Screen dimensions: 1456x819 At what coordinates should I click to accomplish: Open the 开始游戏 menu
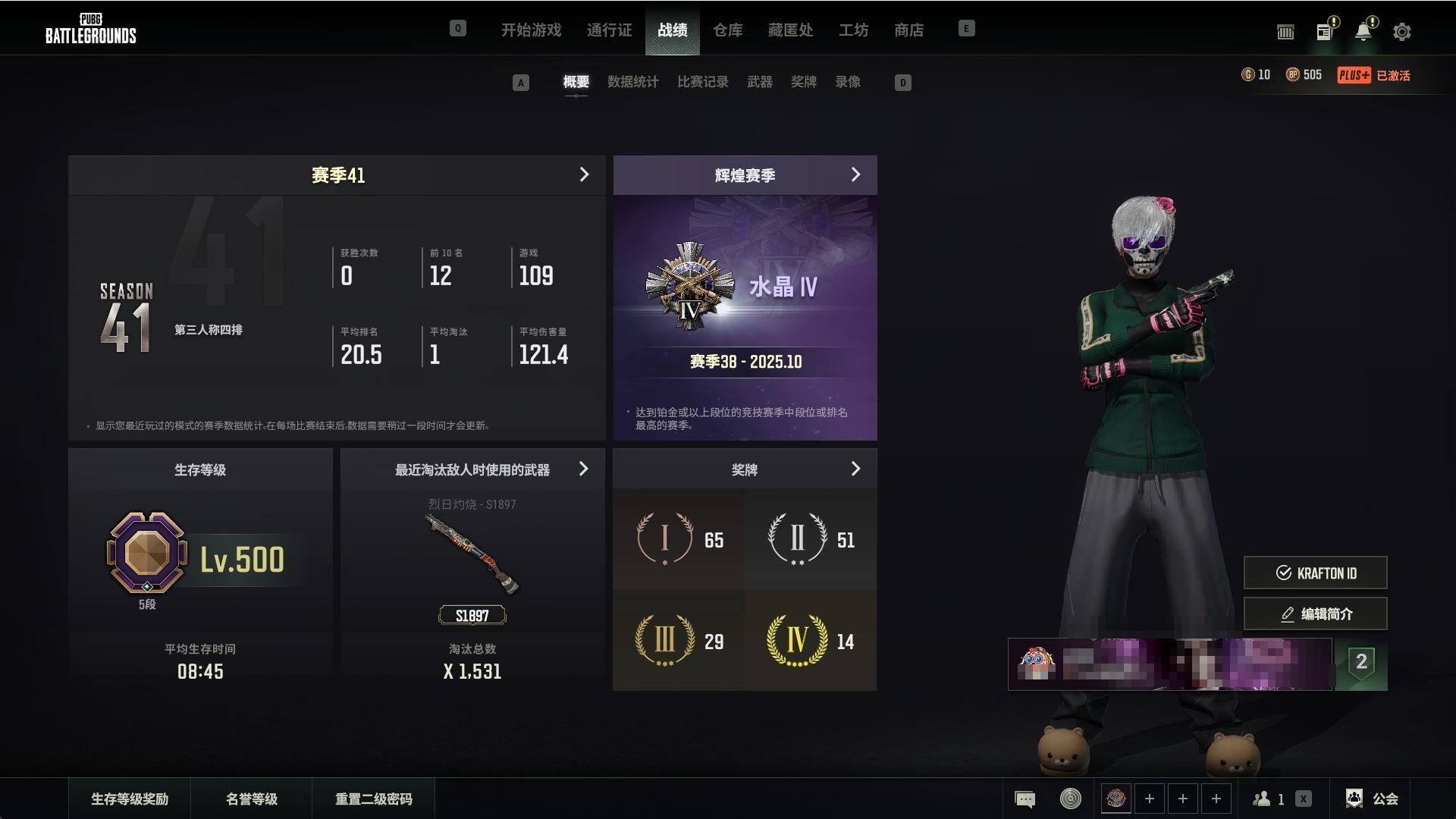point(531,30)
